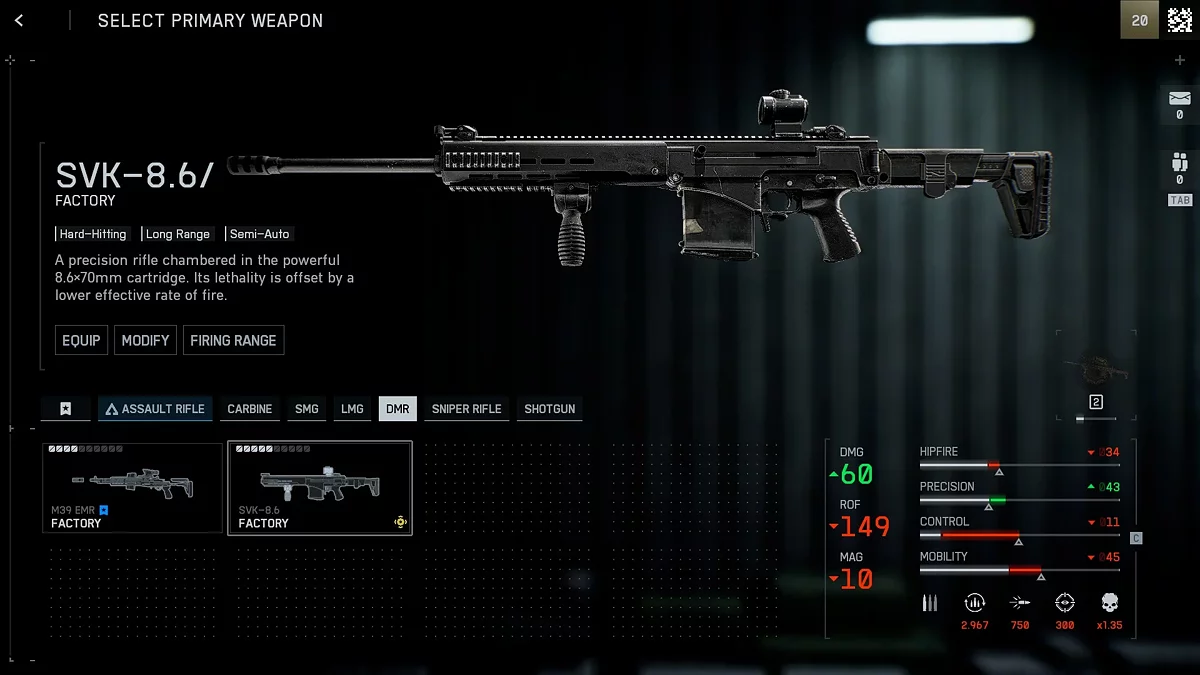The image size is (1200, 675).
Task: Choose the SVK-8.6 Factory weapon tile
Action: coord(319,488)
